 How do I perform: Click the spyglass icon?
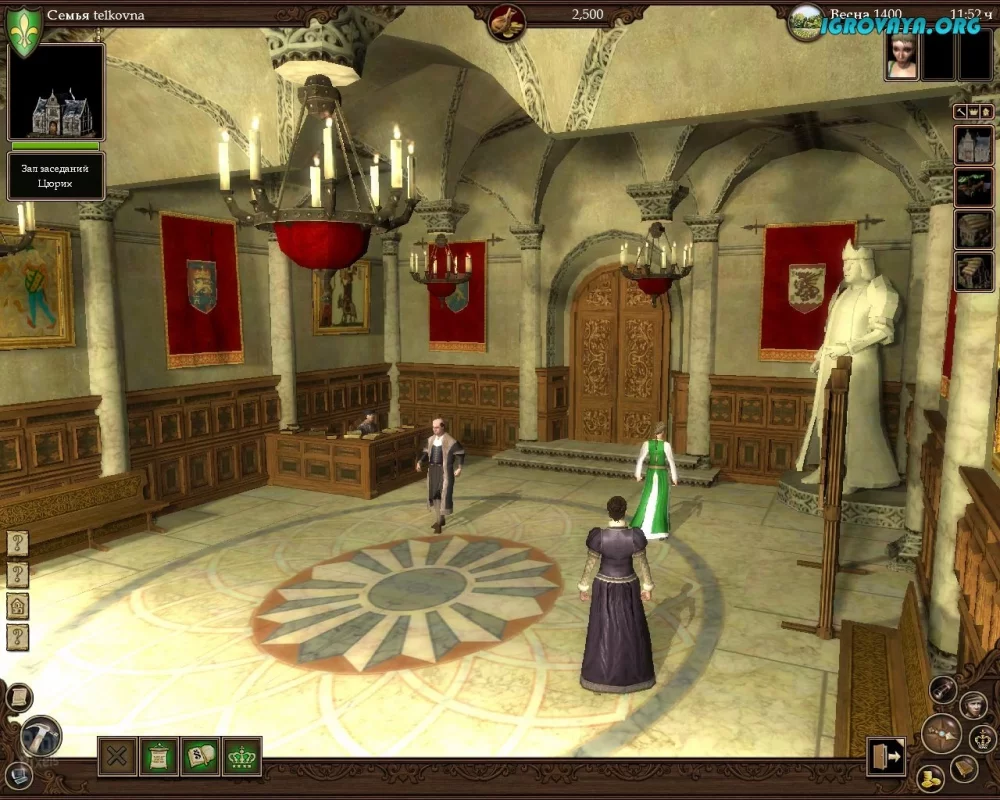pyautogui.click(x=943, y=689)
